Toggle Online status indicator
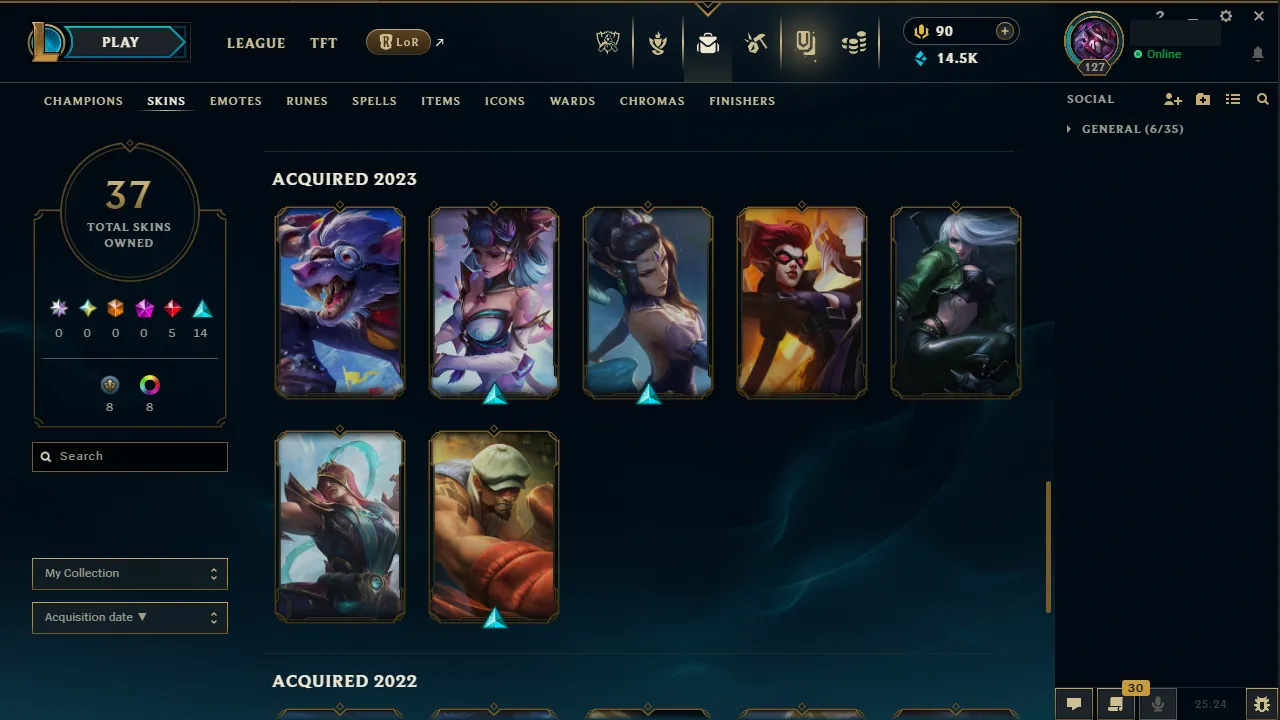The image size is (1280, 720). point(1160,54)
